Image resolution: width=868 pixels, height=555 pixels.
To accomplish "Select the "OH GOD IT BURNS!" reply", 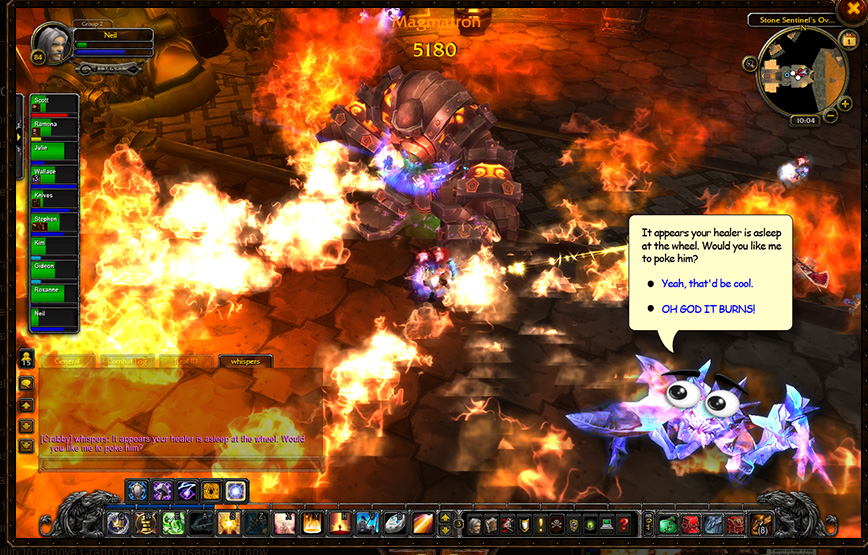I will (x=708, y=309).
